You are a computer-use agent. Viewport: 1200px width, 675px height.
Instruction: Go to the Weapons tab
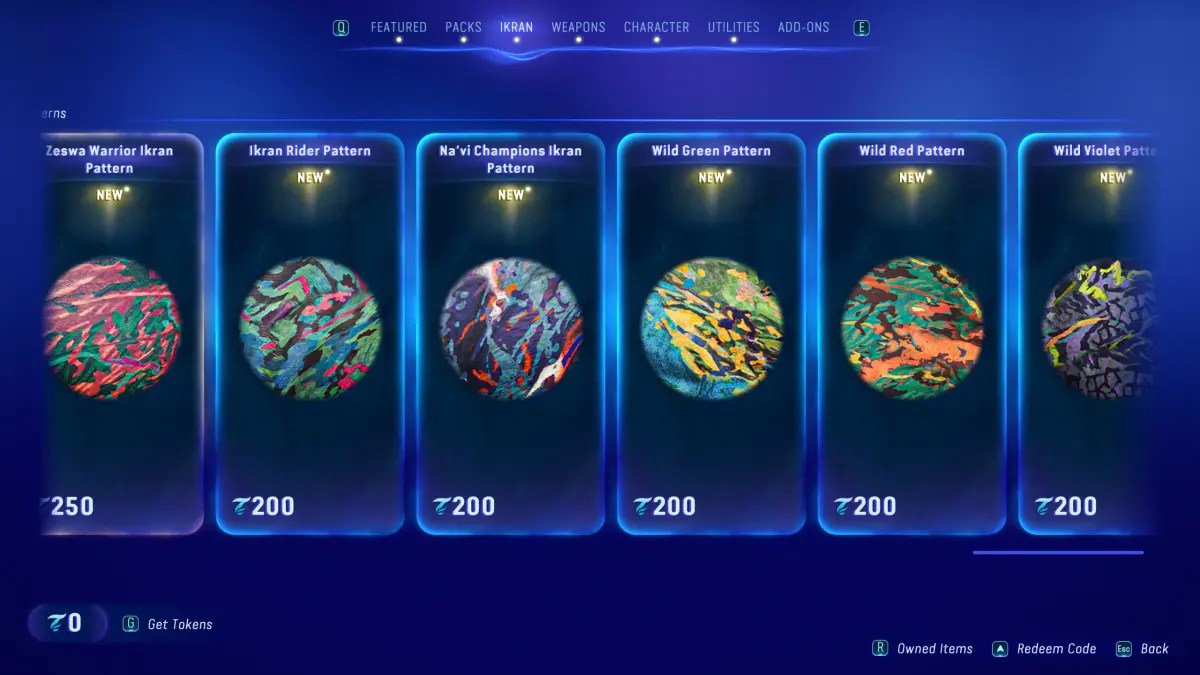click(578, 27)
